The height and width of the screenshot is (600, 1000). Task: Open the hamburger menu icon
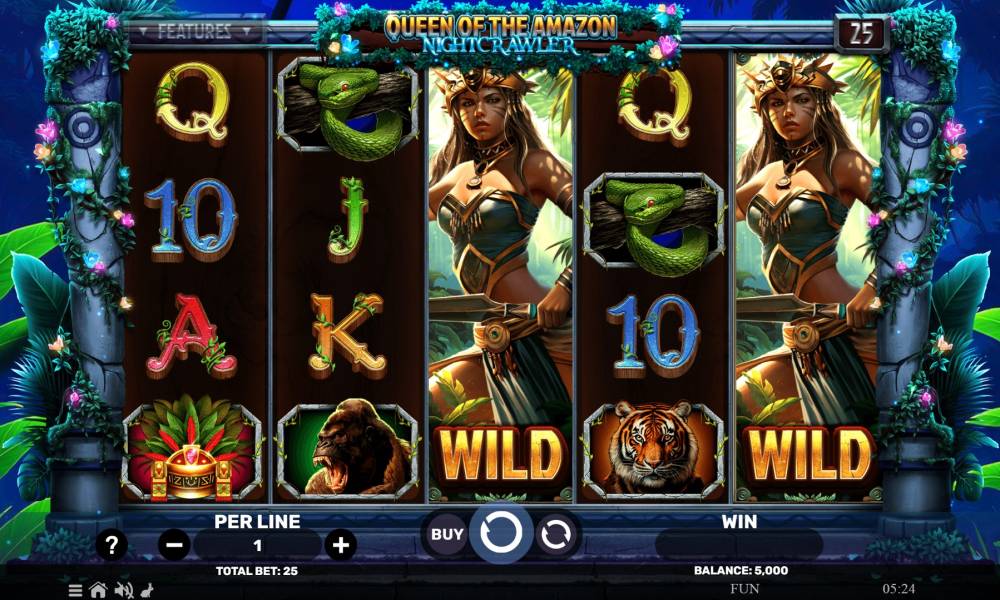point(76,590)
